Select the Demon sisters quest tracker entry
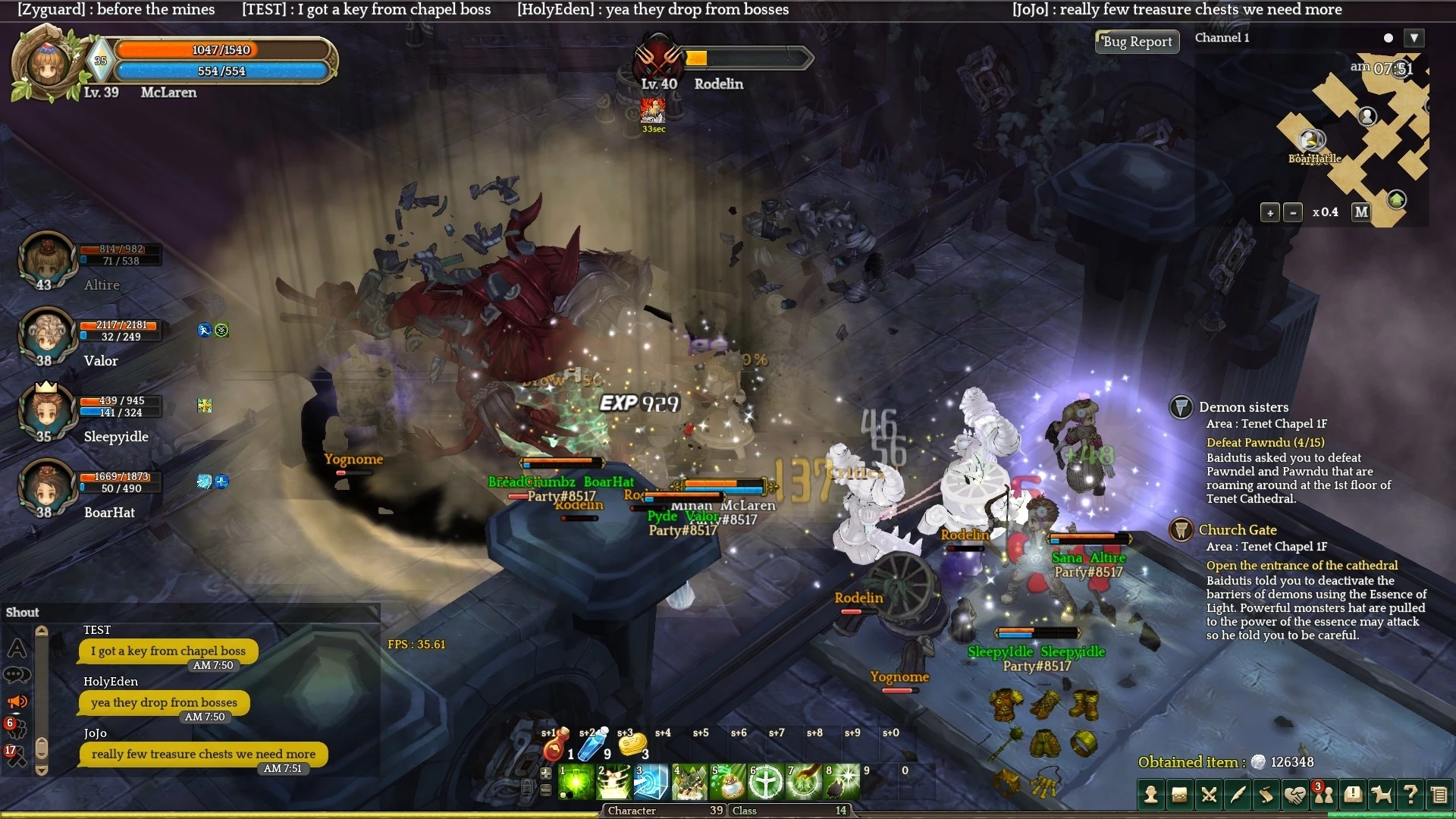 pyautogui.click(x=1243, y=407)
